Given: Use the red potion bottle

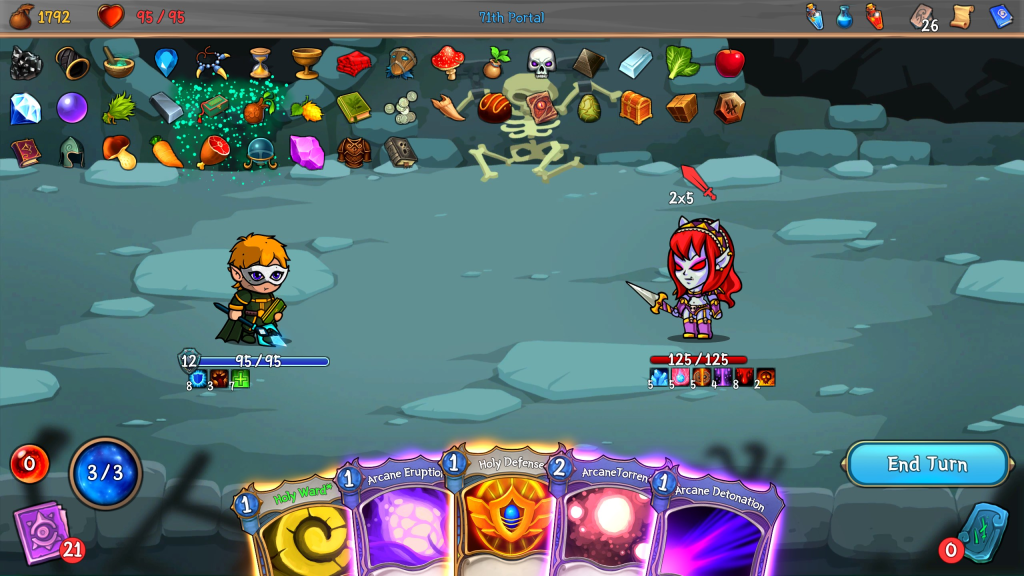Looking at the screenshot, I should click(875, 16).
